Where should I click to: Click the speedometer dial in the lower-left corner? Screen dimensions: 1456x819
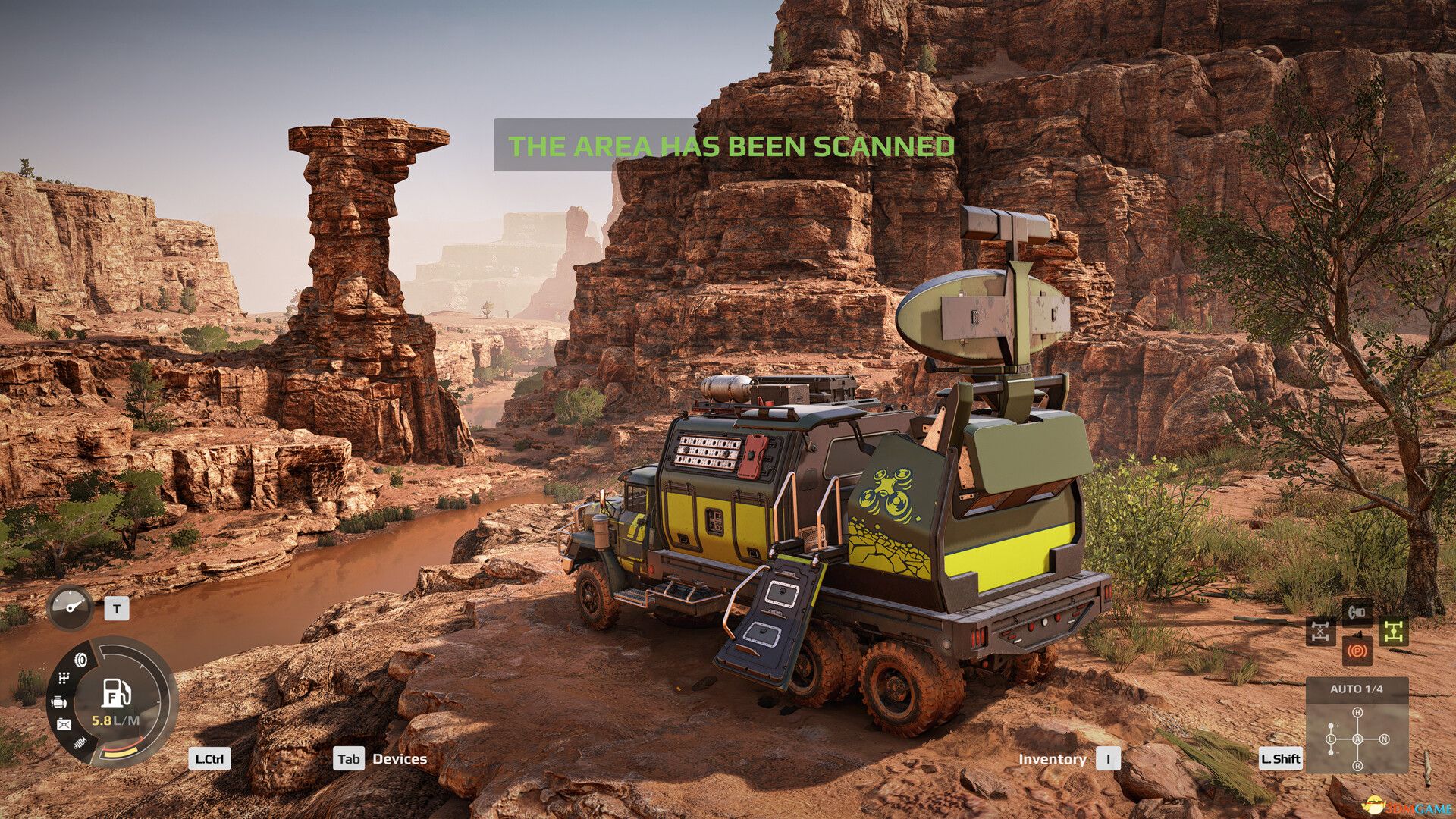click(70, 607)
